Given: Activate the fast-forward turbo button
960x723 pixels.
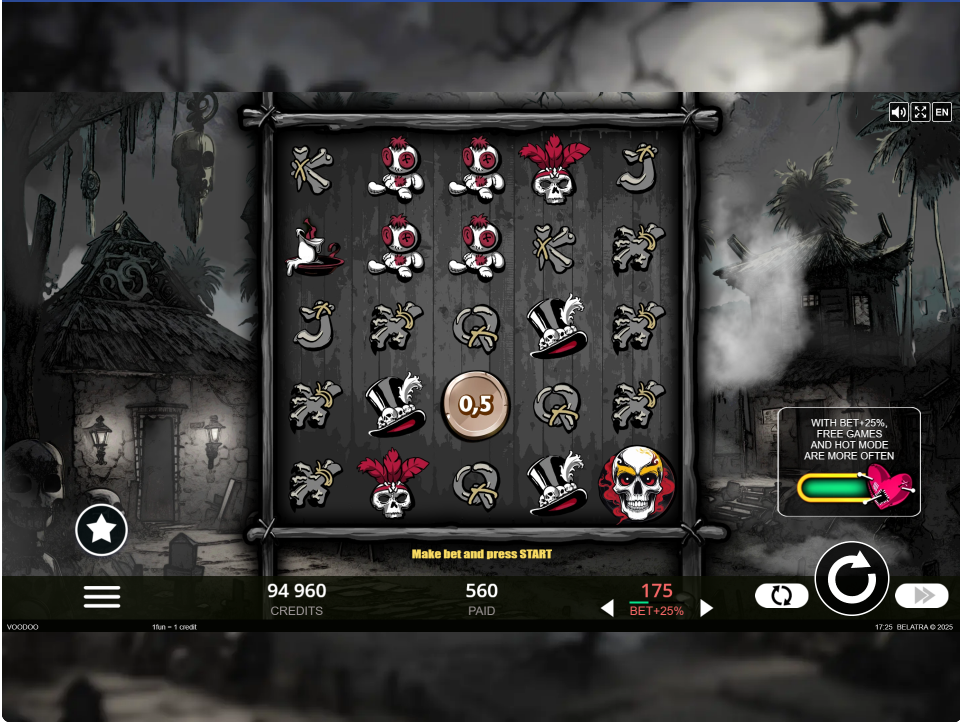Looking at the screenshot, I should click(x=921, y=596).
